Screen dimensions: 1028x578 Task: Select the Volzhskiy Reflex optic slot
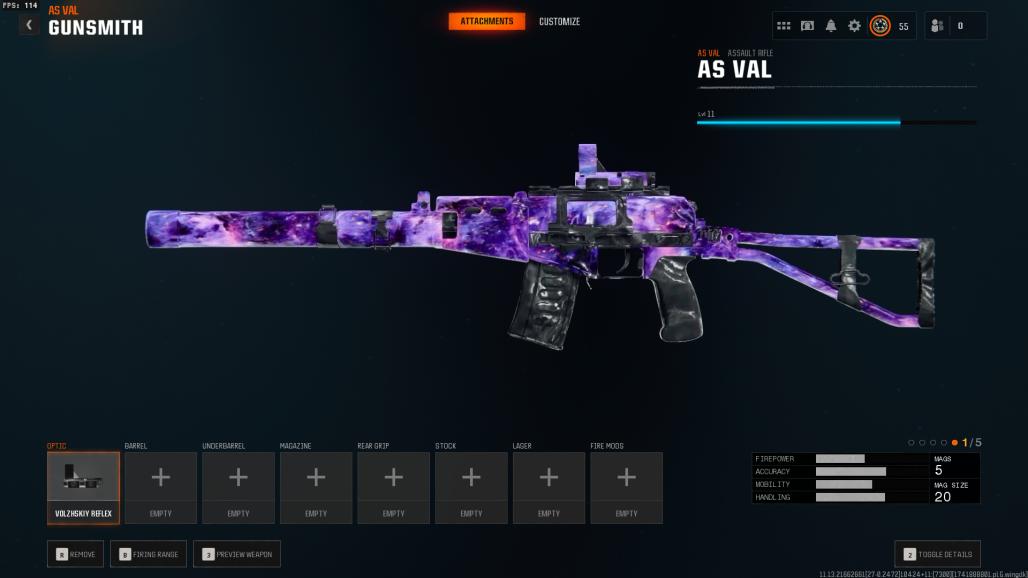pyautogui.click(x=83, y=488)
